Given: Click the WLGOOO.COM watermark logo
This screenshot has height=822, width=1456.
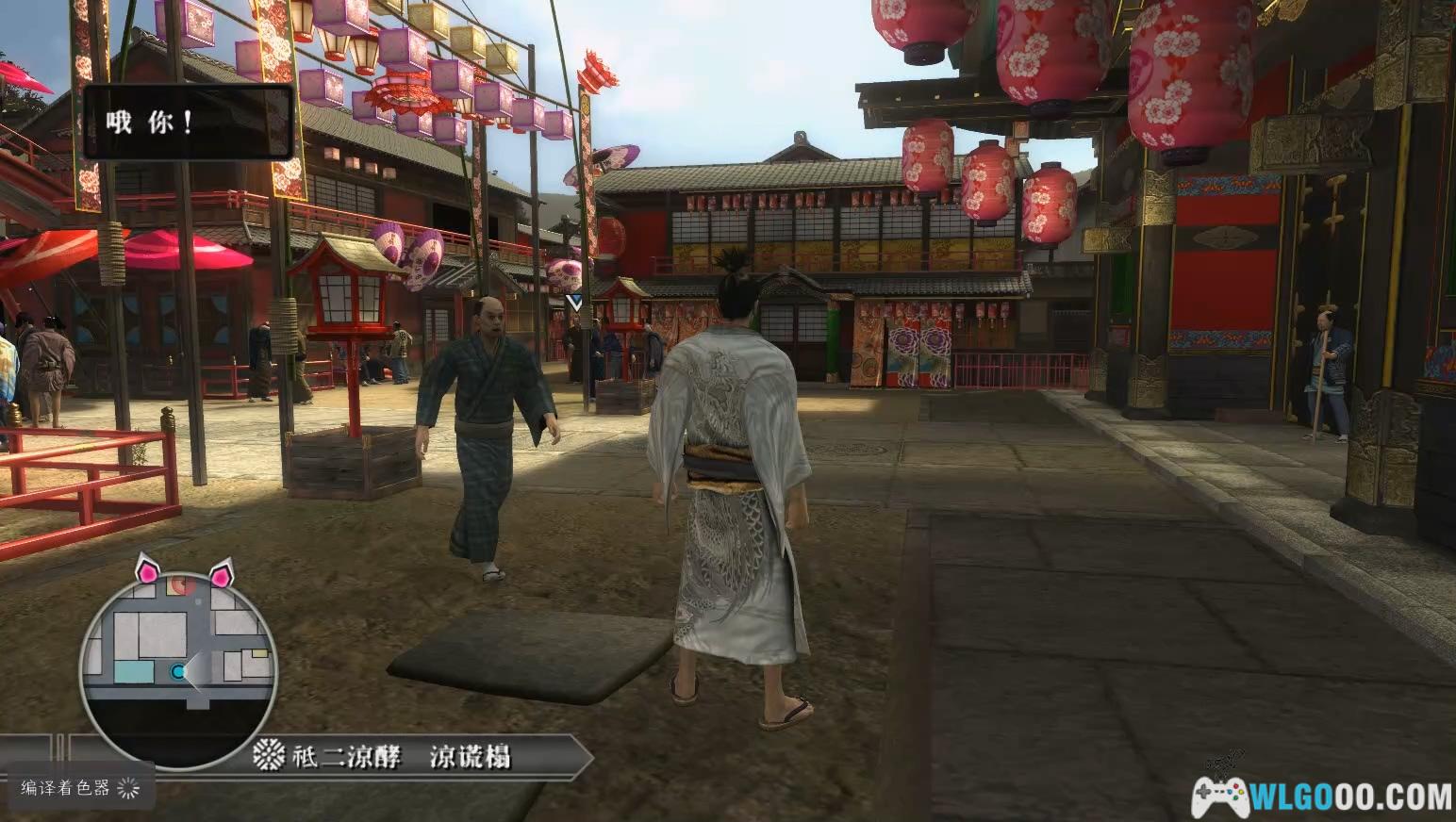Looking at the screenshot, I should tap(1320, 795).
